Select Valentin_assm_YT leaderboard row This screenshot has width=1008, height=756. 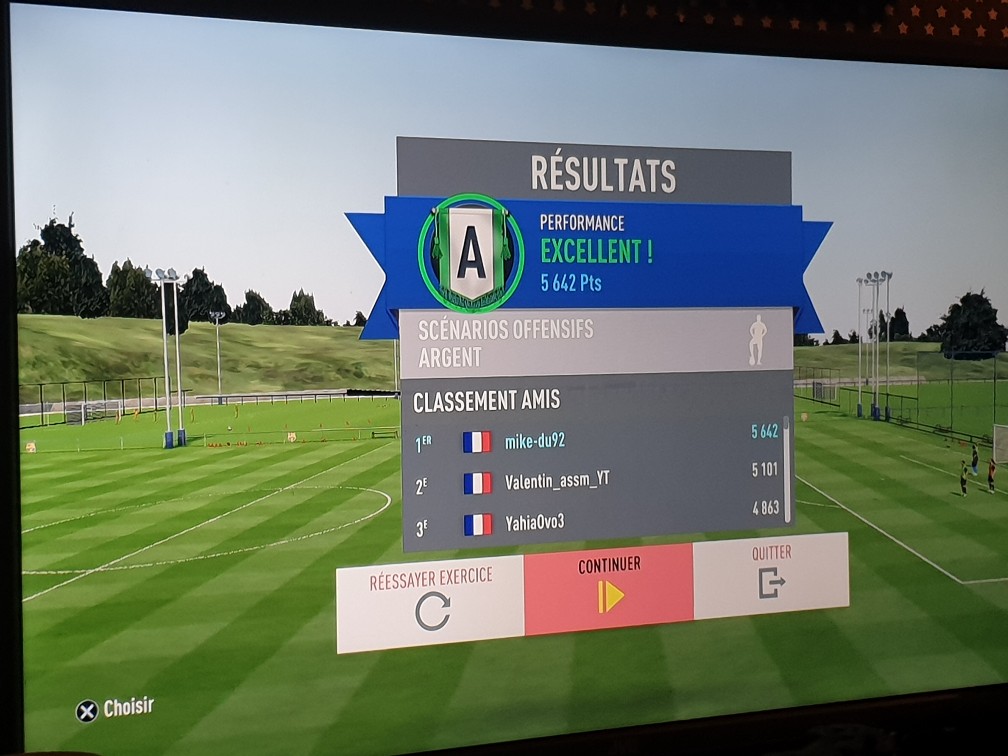point(596,481)
